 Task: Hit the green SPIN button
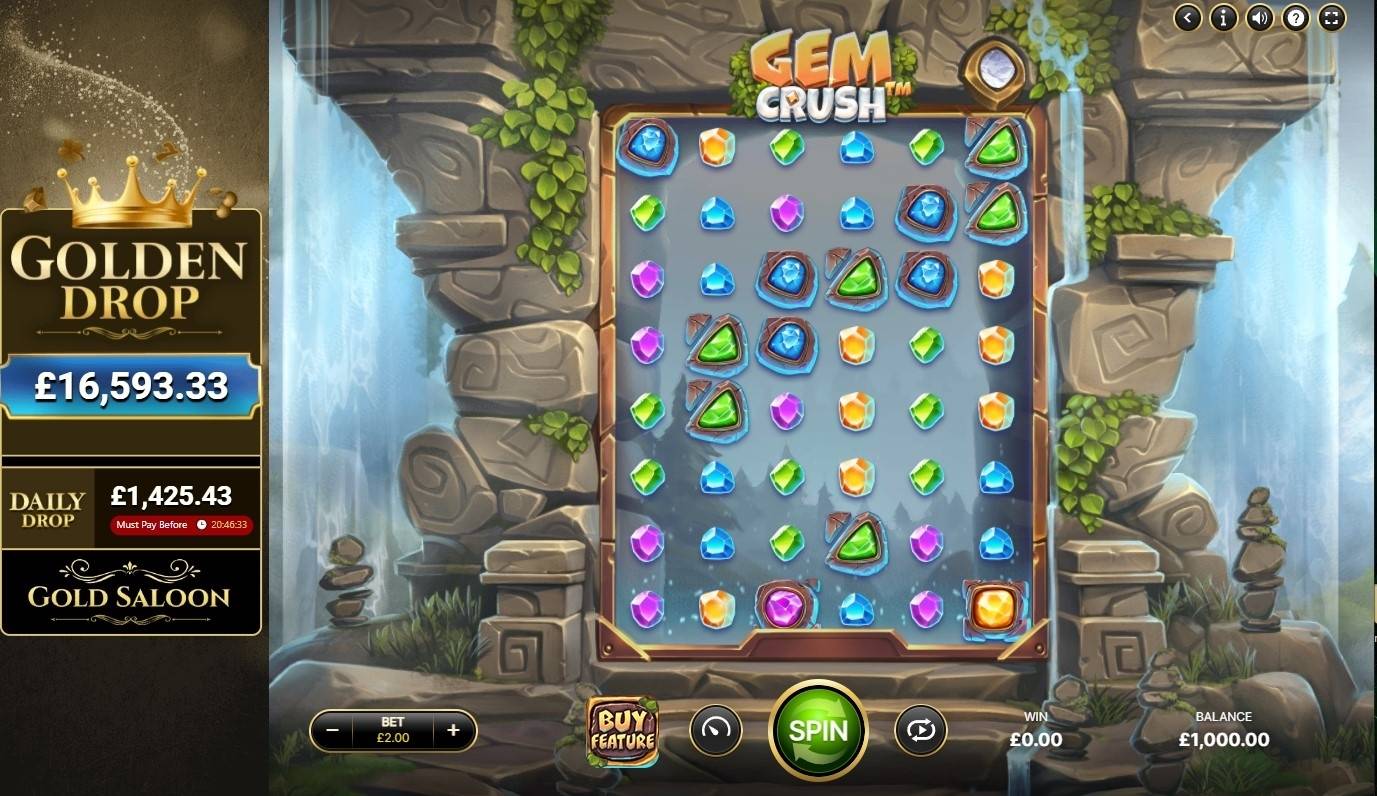(x=817, y=731)
